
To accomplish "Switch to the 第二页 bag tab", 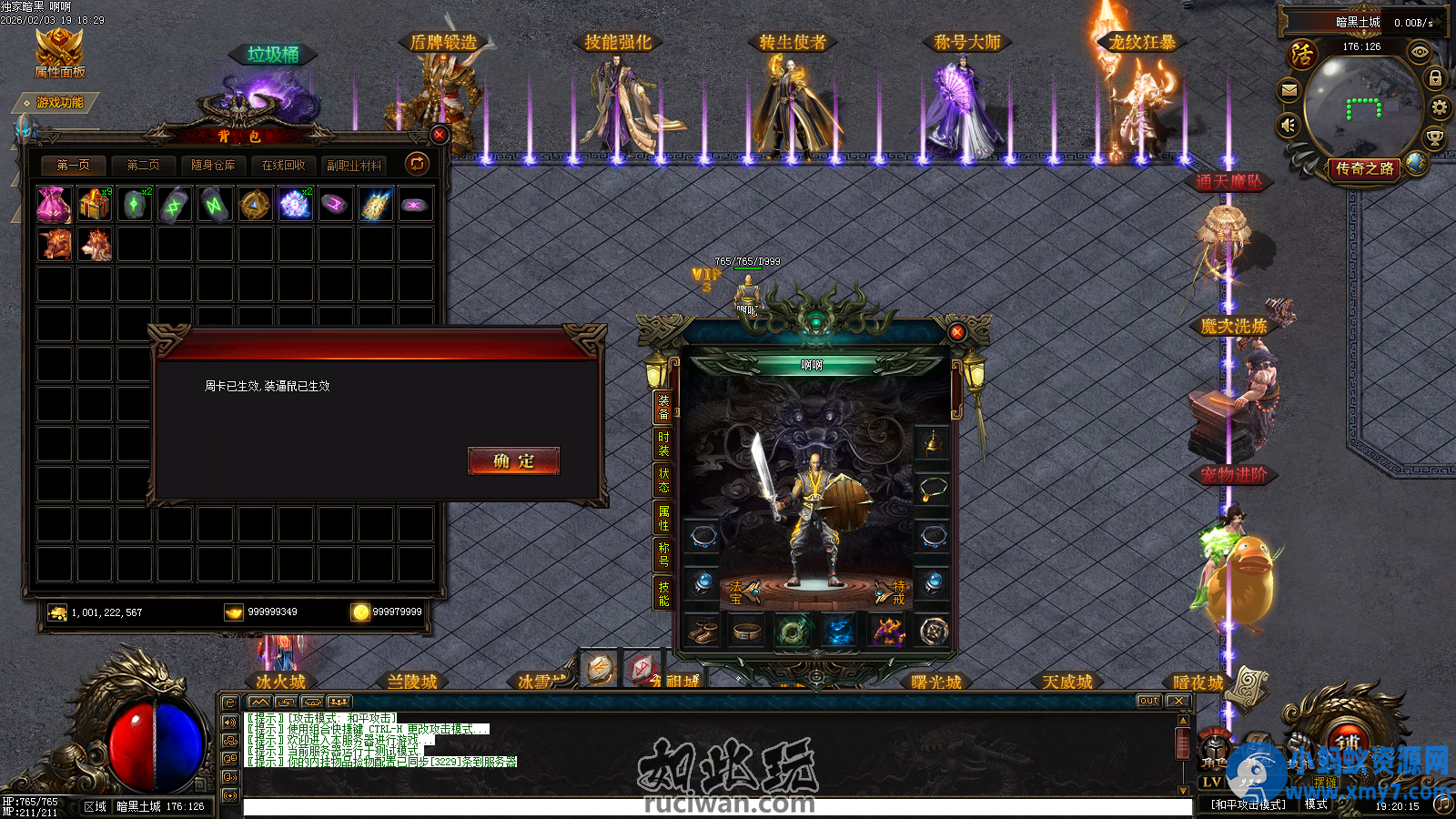I will [x=143, y=165].
